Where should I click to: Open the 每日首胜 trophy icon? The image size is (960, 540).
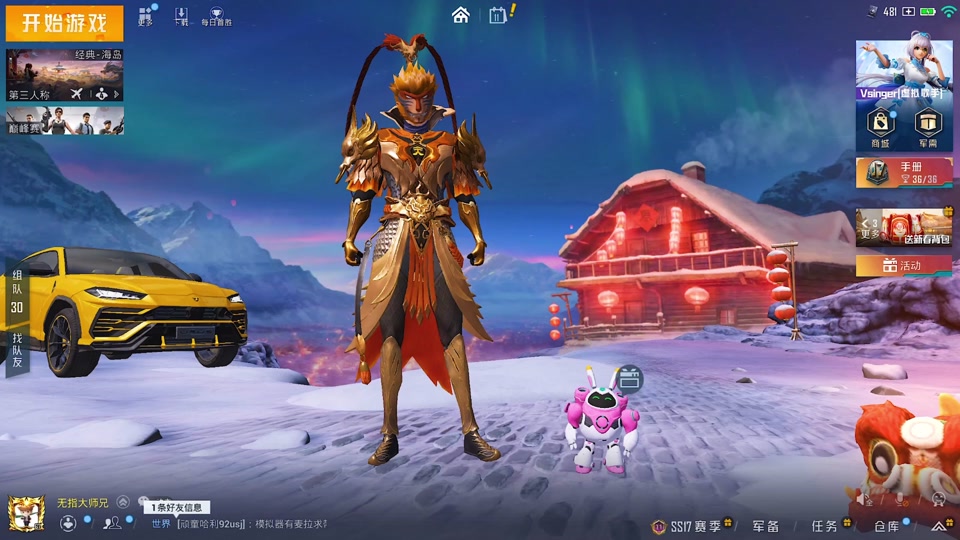click(216, 16)
